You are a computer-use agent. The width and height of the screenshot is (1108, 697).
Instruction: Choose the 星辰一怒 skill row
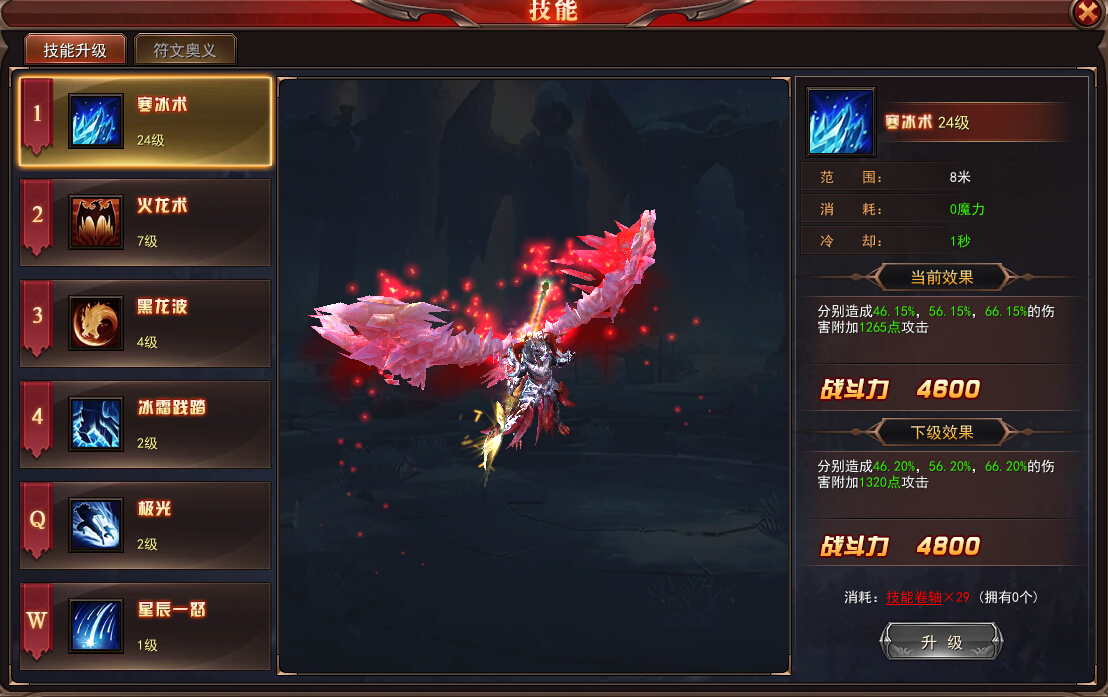click(146, 627)
